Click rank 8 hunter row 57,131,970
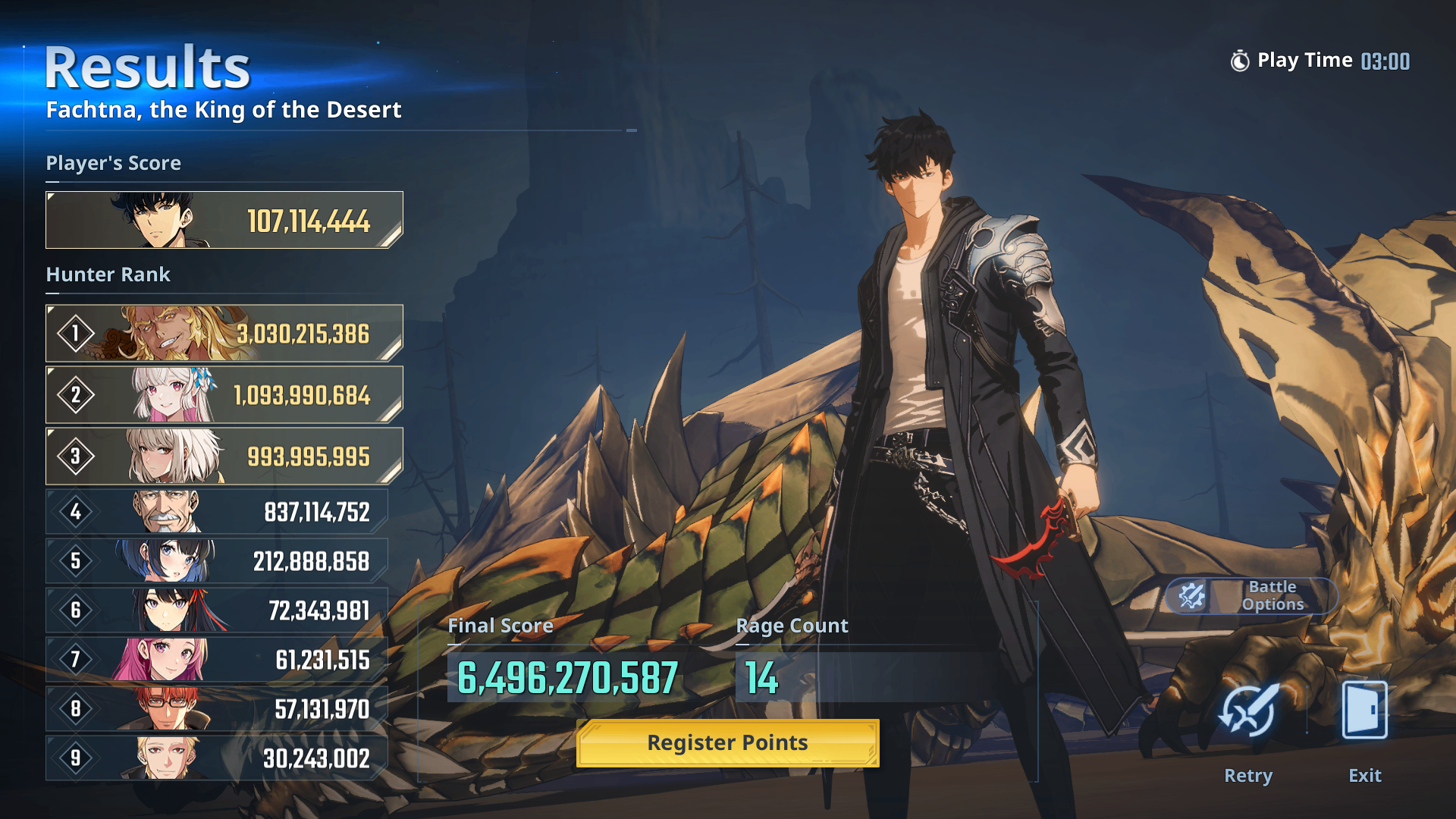Viewport: 1456px width, 819px height. [217, 709]
